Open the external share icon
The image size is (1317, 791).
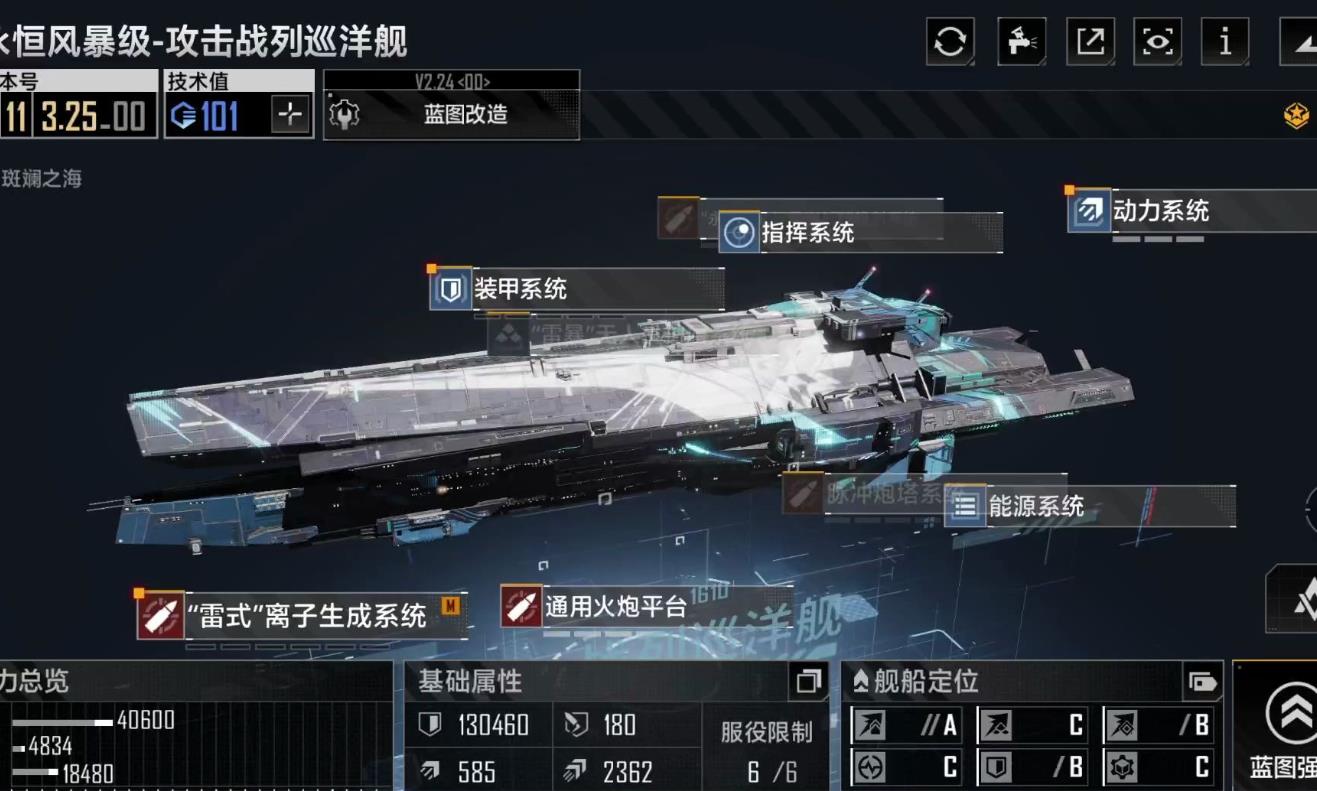tap(1089, 40)
